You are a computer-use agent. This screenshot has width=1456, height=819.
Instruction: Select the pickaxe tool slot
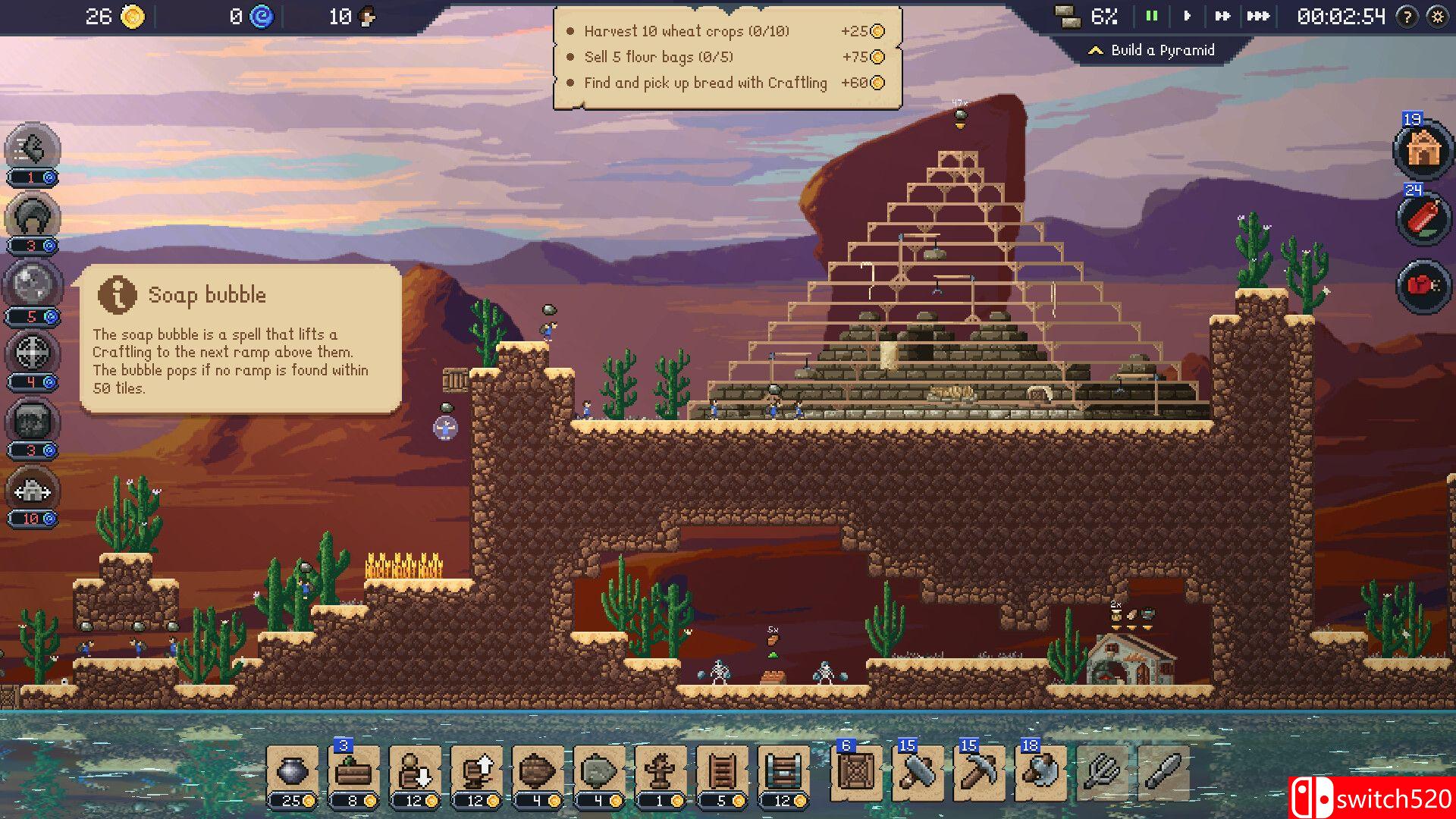coord(979,772)
